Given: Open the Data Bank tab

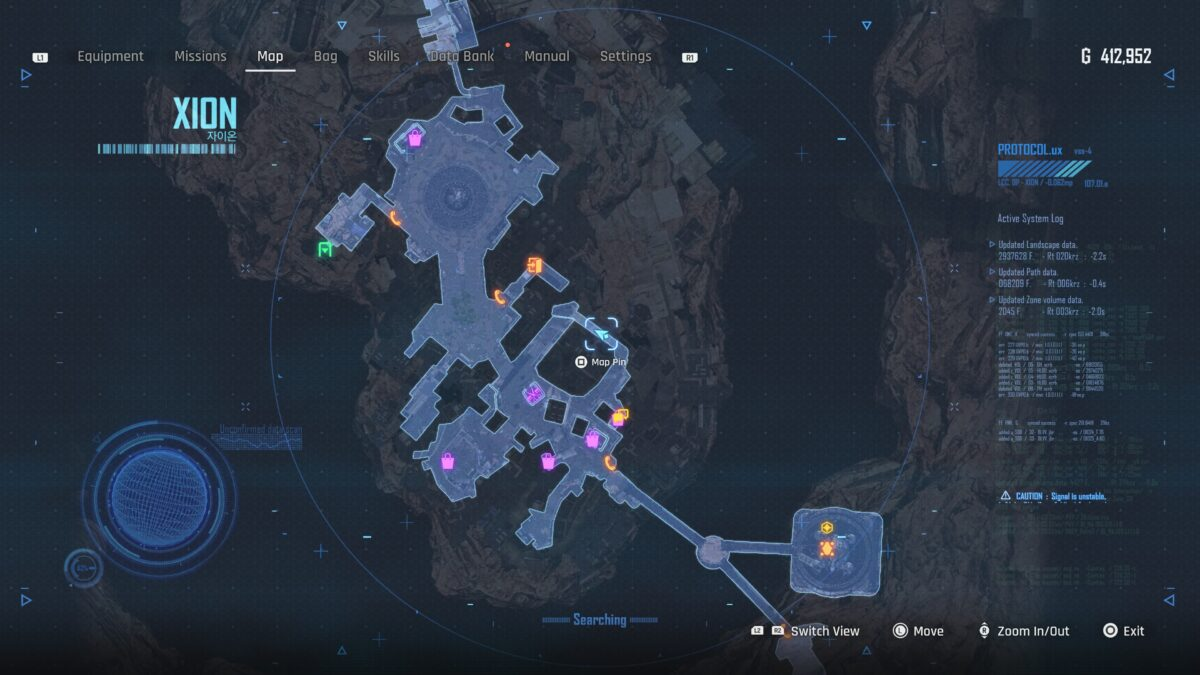Looking at the screenshot, I should tap(462, 57).
